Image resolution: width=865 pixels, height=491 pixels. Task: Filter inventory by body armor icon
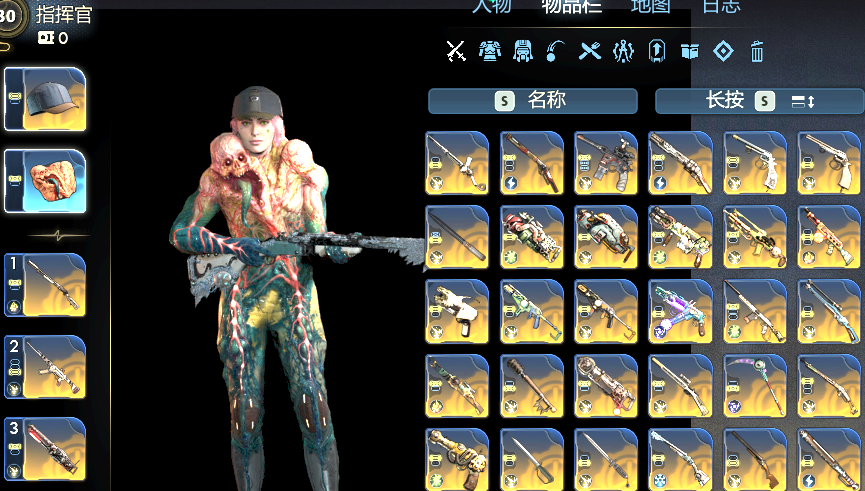point(489,50)
